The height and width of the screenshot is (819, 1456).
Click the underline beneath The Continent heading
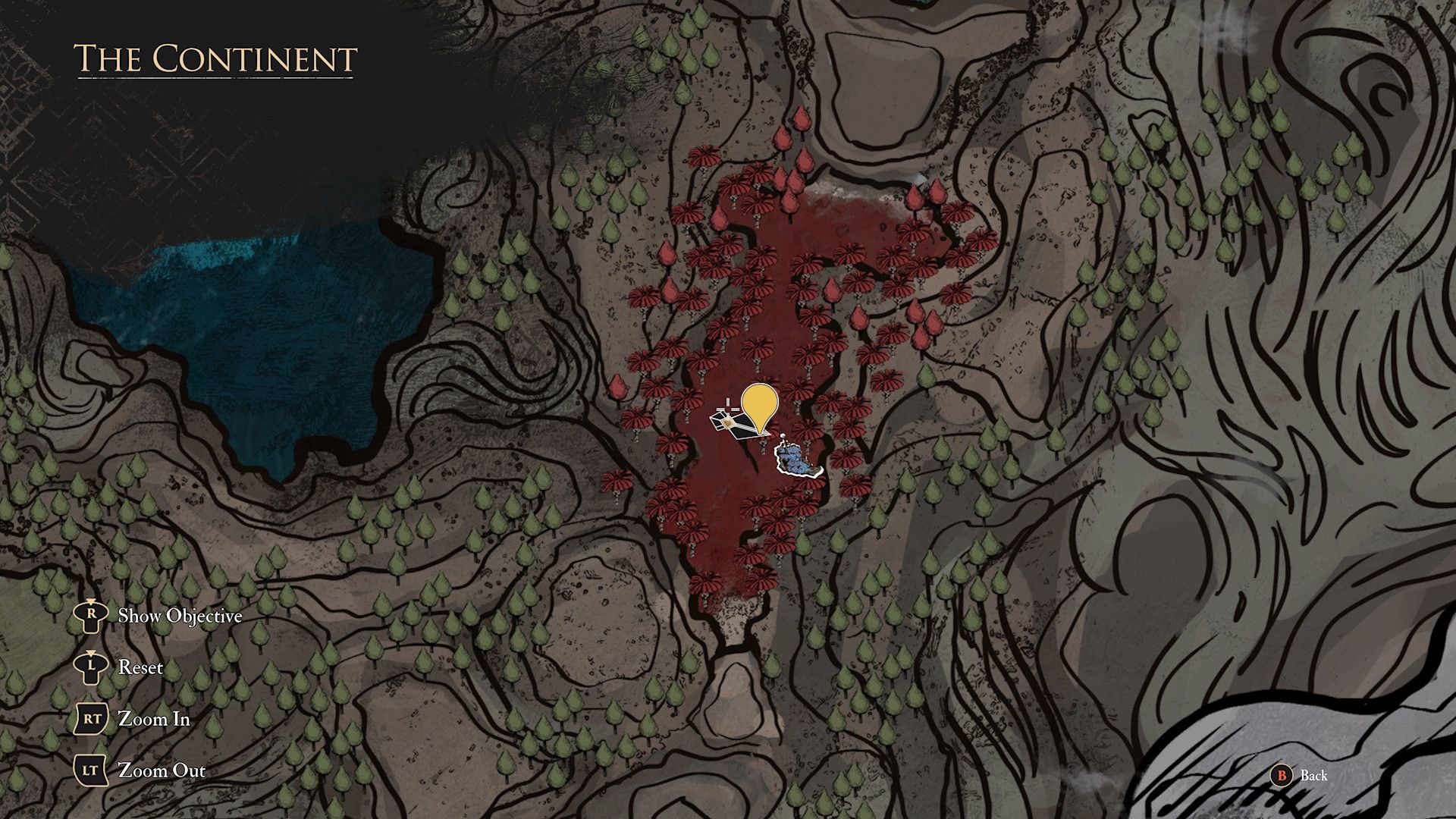click(x=215, y=77)
